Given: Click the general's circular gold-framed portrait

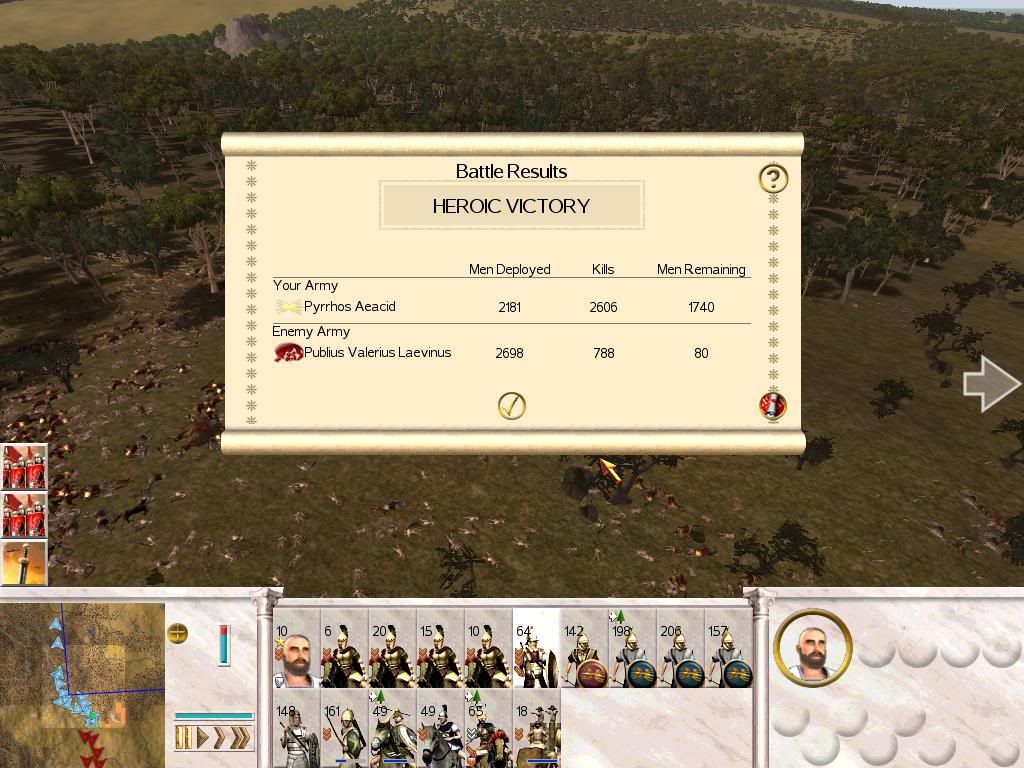Looking at the screenshot, I should (812, 648).
